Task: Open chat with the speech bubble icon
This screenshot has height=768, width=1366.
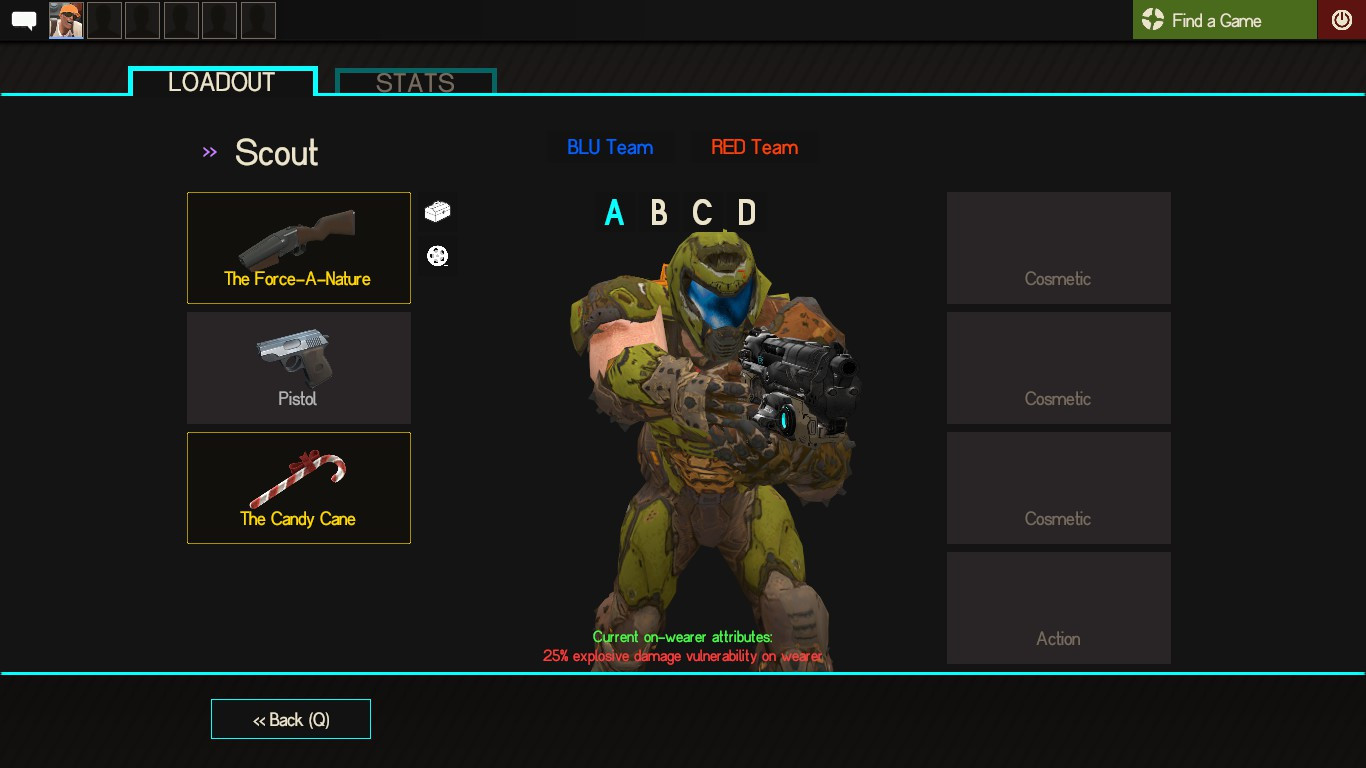Action: (x=22, y=17)
